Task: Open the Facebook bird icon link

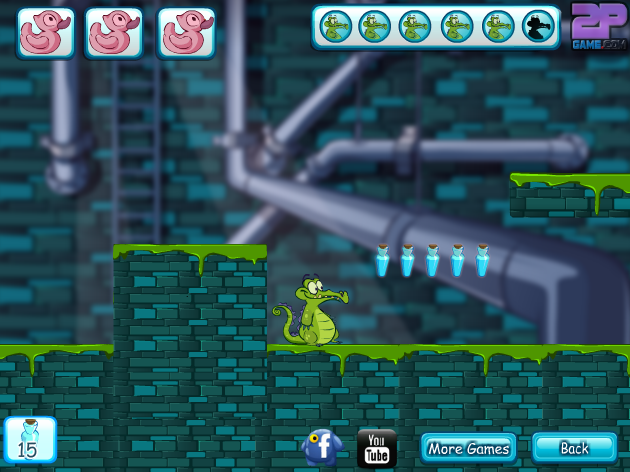Action: pyautogui.click(x=322, y=446)
